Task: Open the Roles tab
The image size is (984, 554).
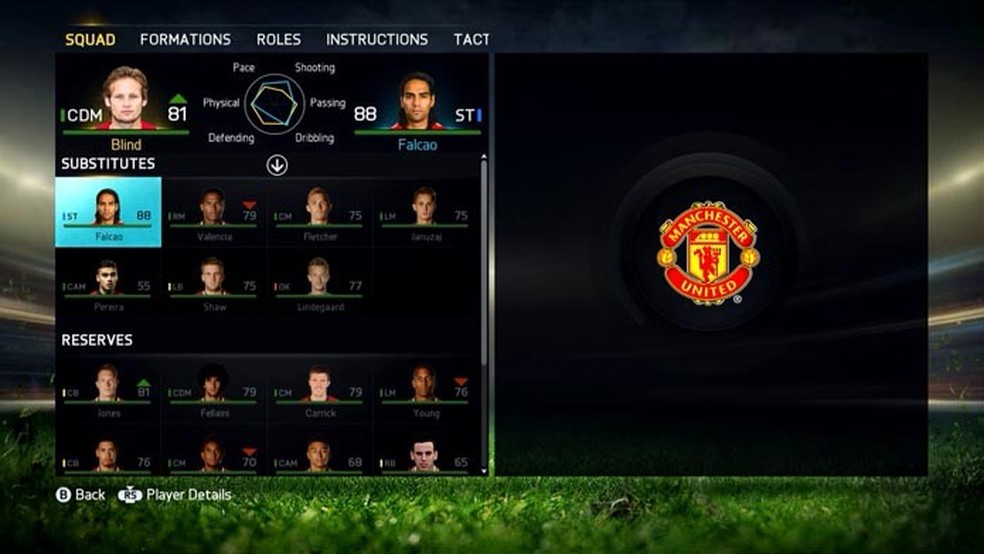Action: tap(278, 40)
